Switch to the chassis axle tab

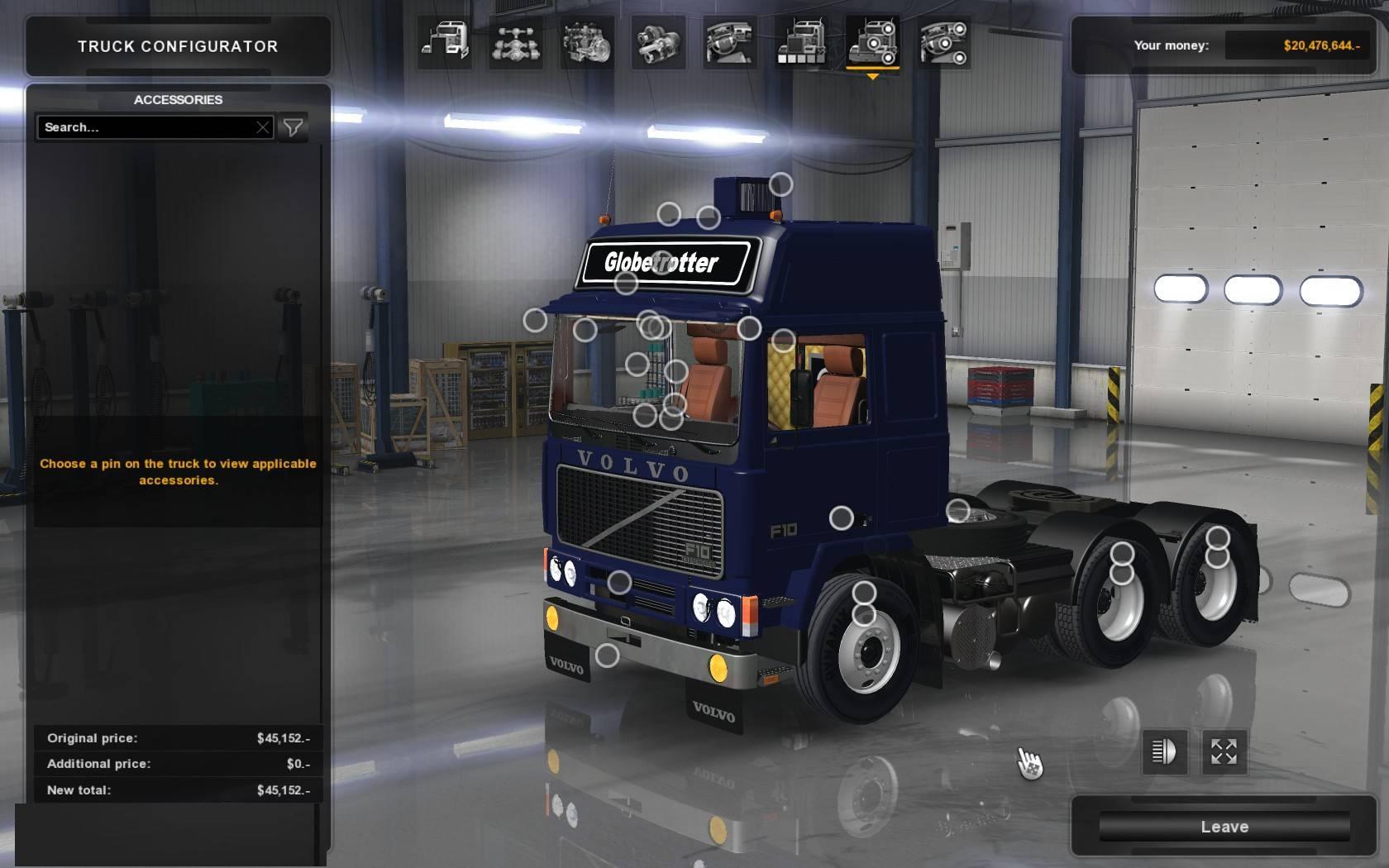click(x=515, y=42)
